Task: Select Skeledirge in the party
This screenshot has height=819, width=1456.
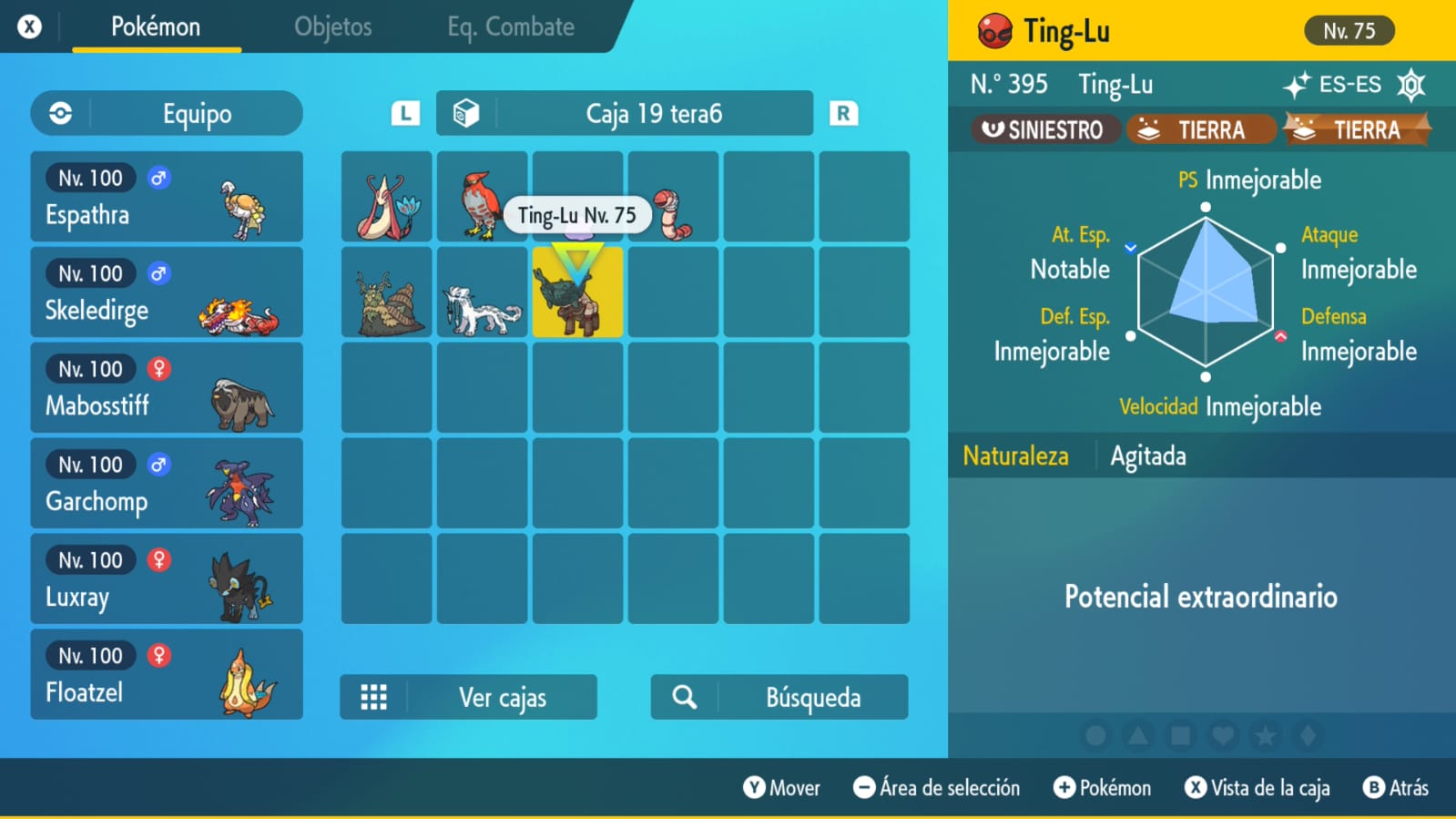Action: click(x=167, y=292)
